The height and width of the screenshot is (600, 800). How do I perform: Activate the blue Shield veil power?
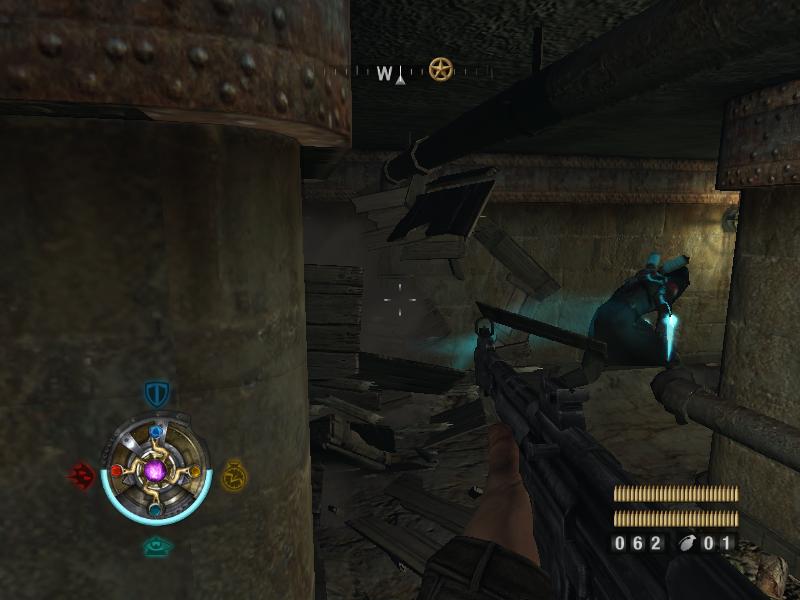pos(156,393)
